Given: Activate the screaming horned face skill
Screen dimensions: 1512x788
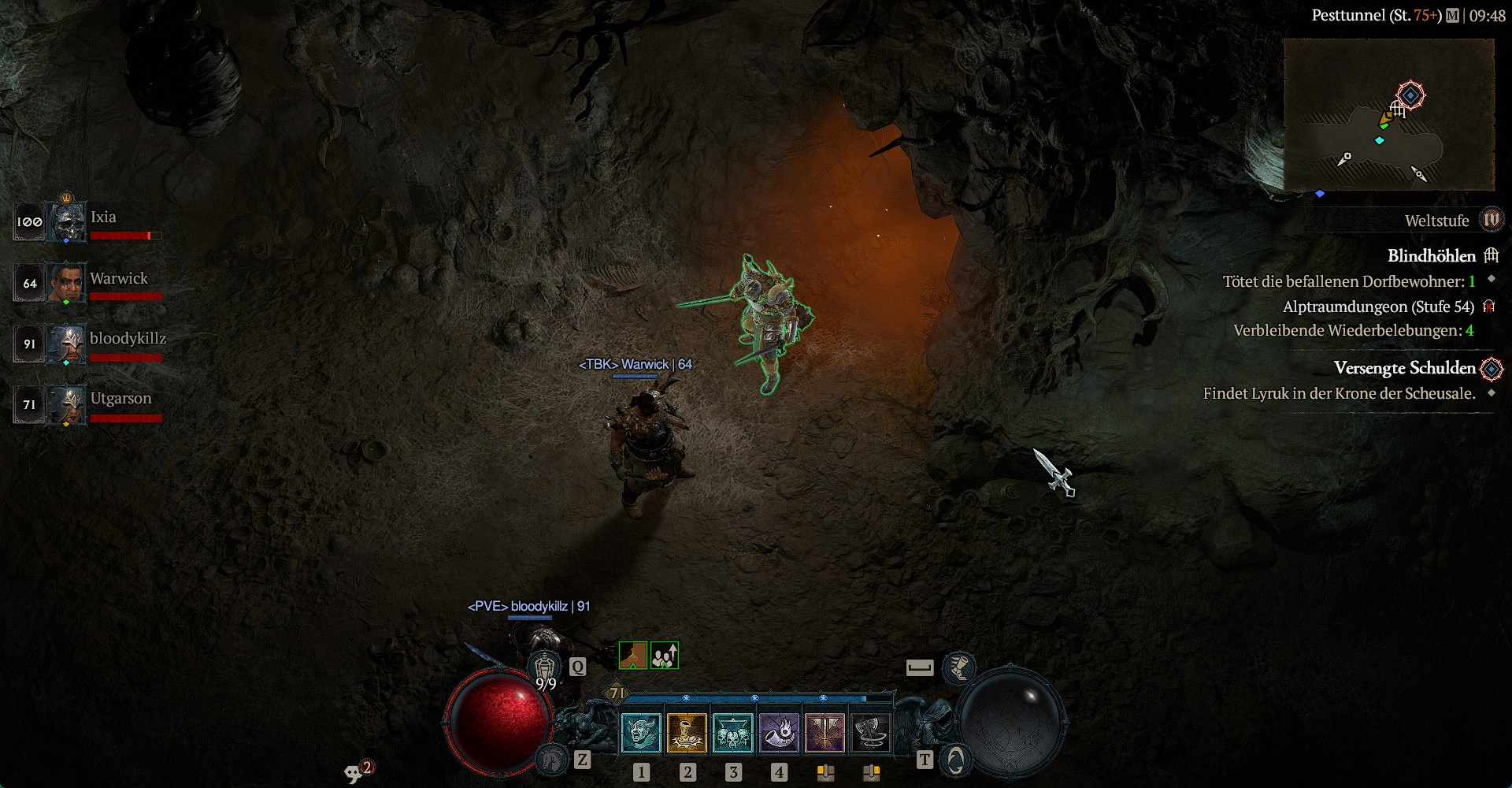Looking at the screenshot, I should coord(641,733).
